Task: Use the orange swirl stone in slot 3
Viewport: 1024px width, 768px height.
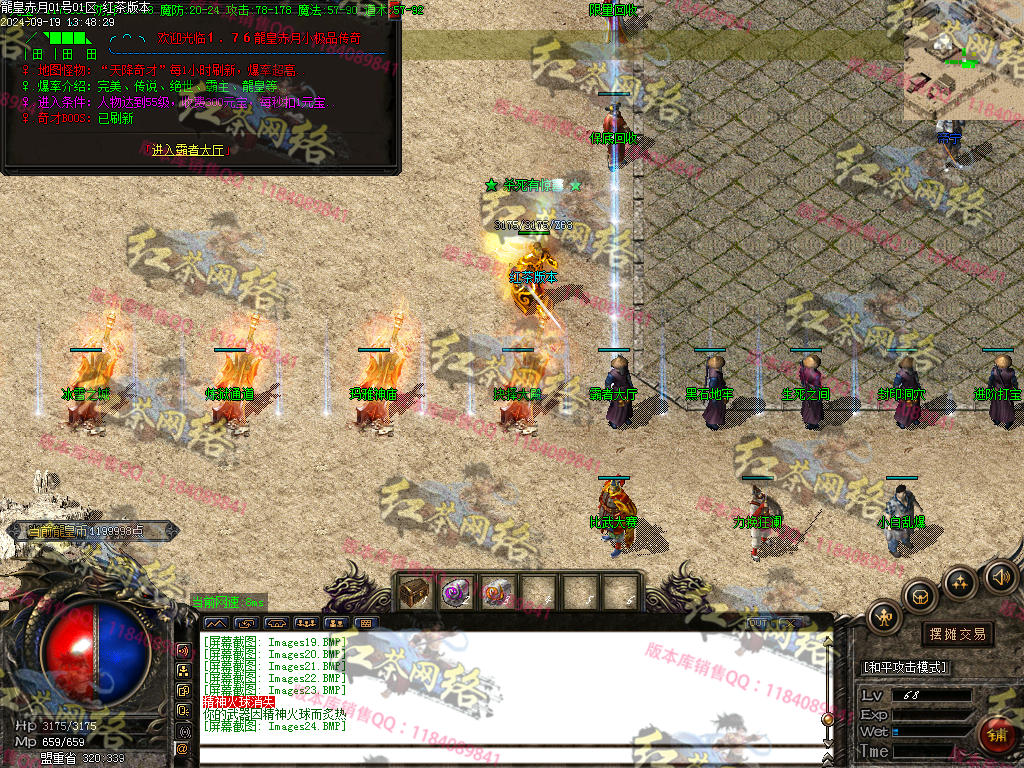Action: click(x=497, y=592)
